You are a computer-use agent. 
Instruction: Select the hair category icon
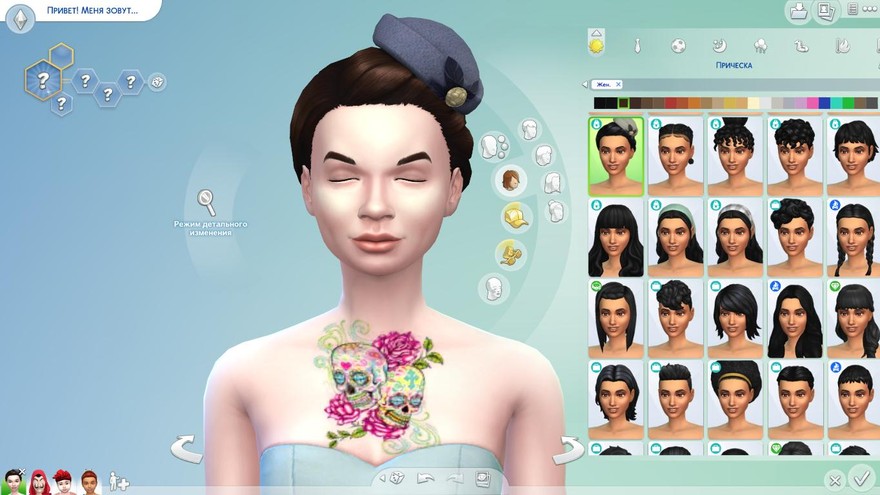[513, 181]
